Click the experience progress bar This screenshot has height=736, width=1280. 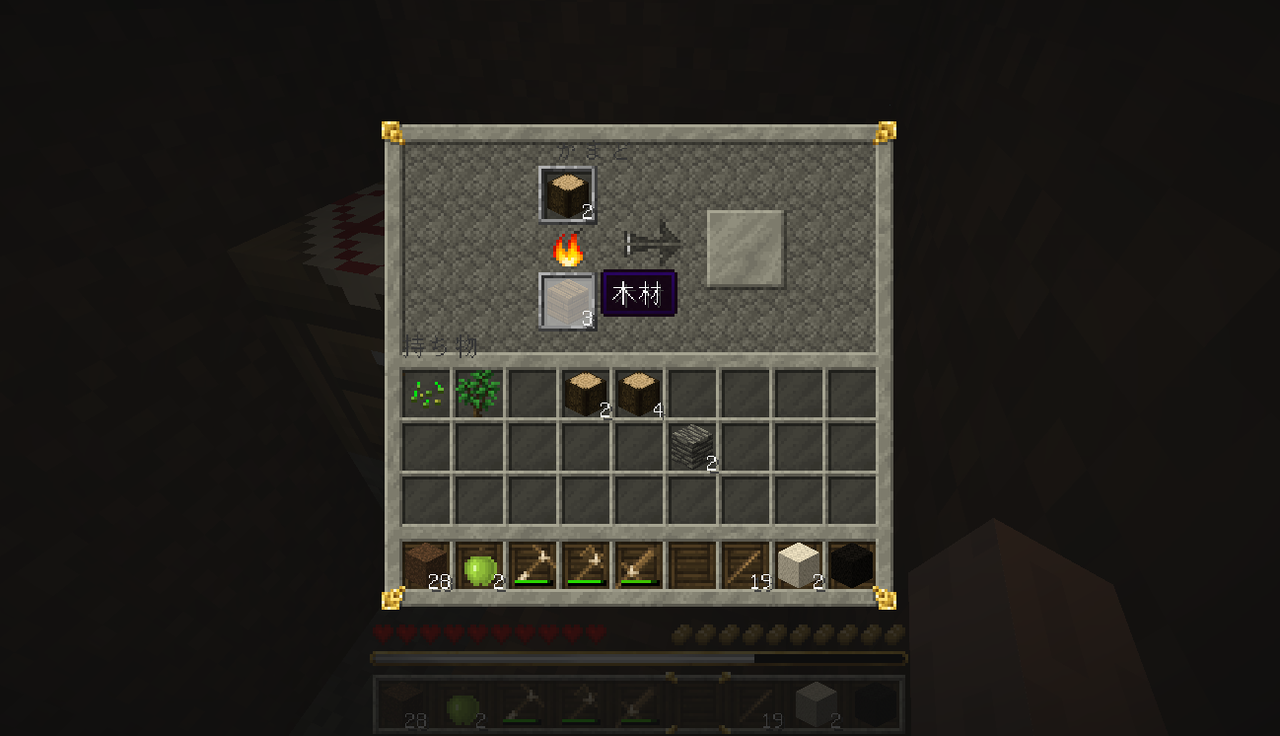coord(640,658)
